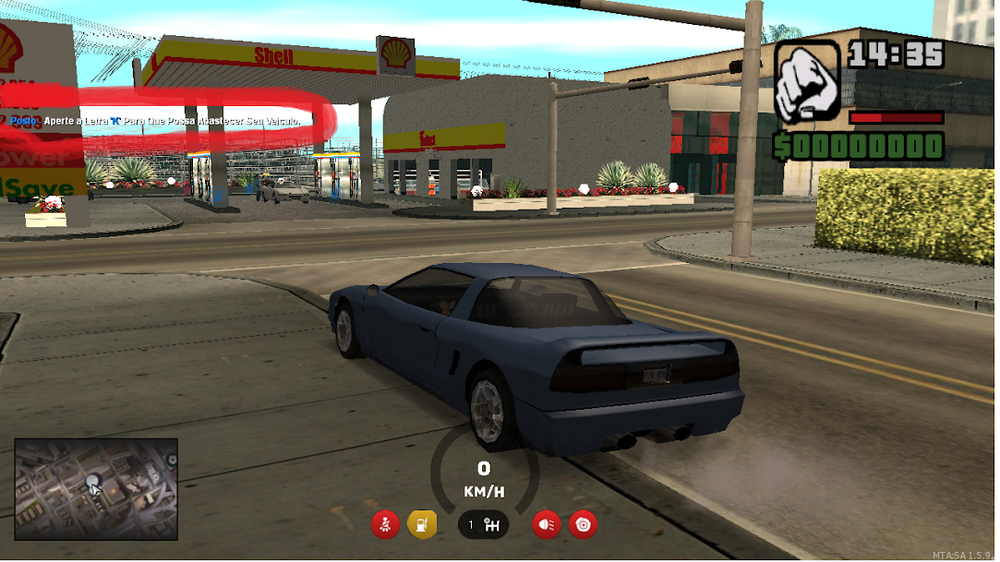Viewport: 1000px width, 562px height.
Task: Click the red brake disc icon
Action: (x=583, y=524)
